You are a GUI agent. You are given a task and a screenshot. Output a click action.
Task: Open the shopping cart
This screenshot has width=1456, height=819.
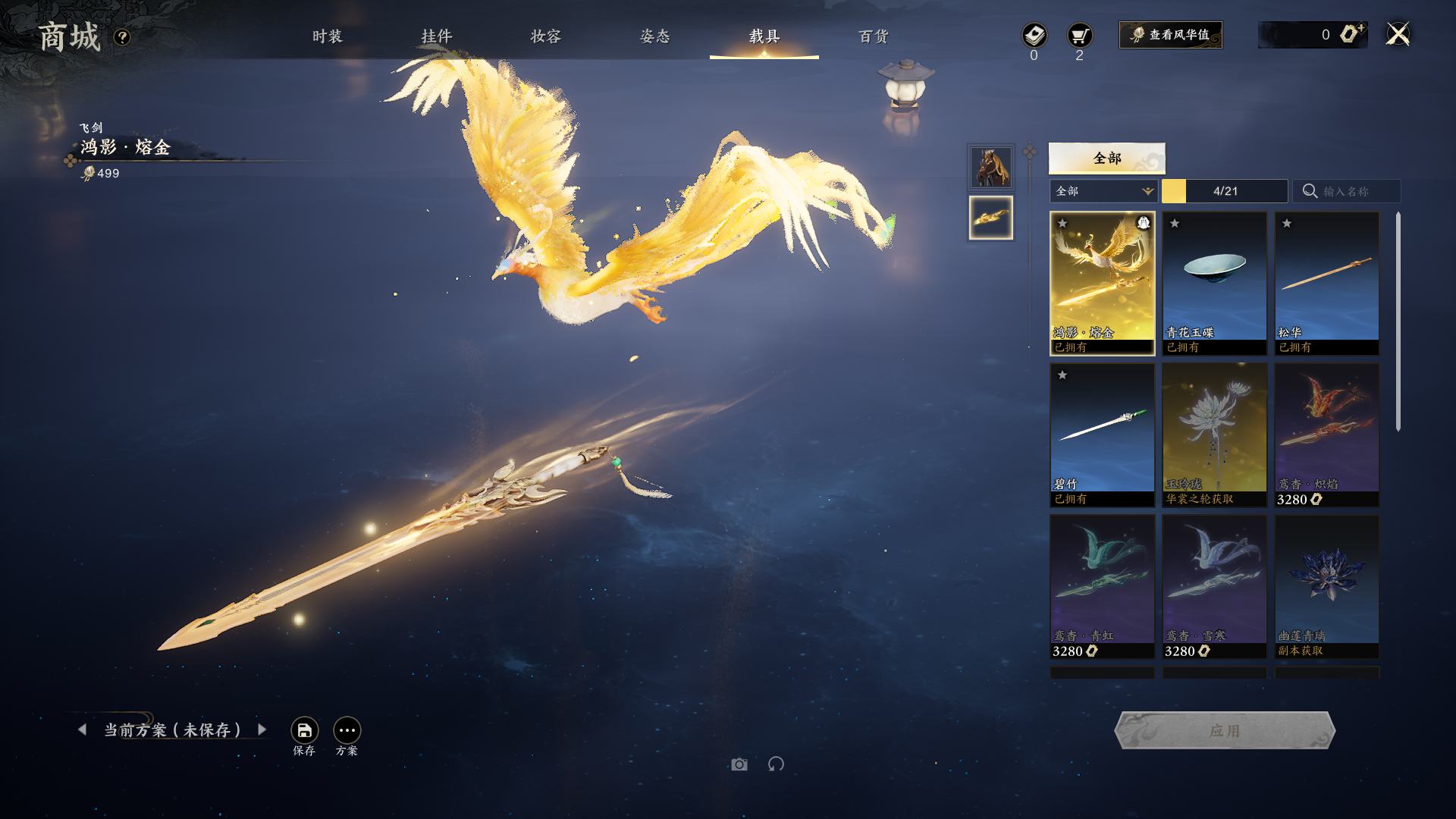[1079, 36]
